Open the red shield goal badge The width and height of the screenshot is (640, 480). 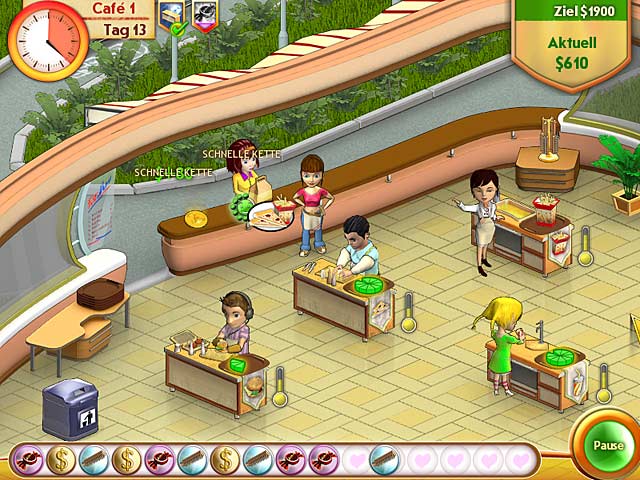pos(204,16)
